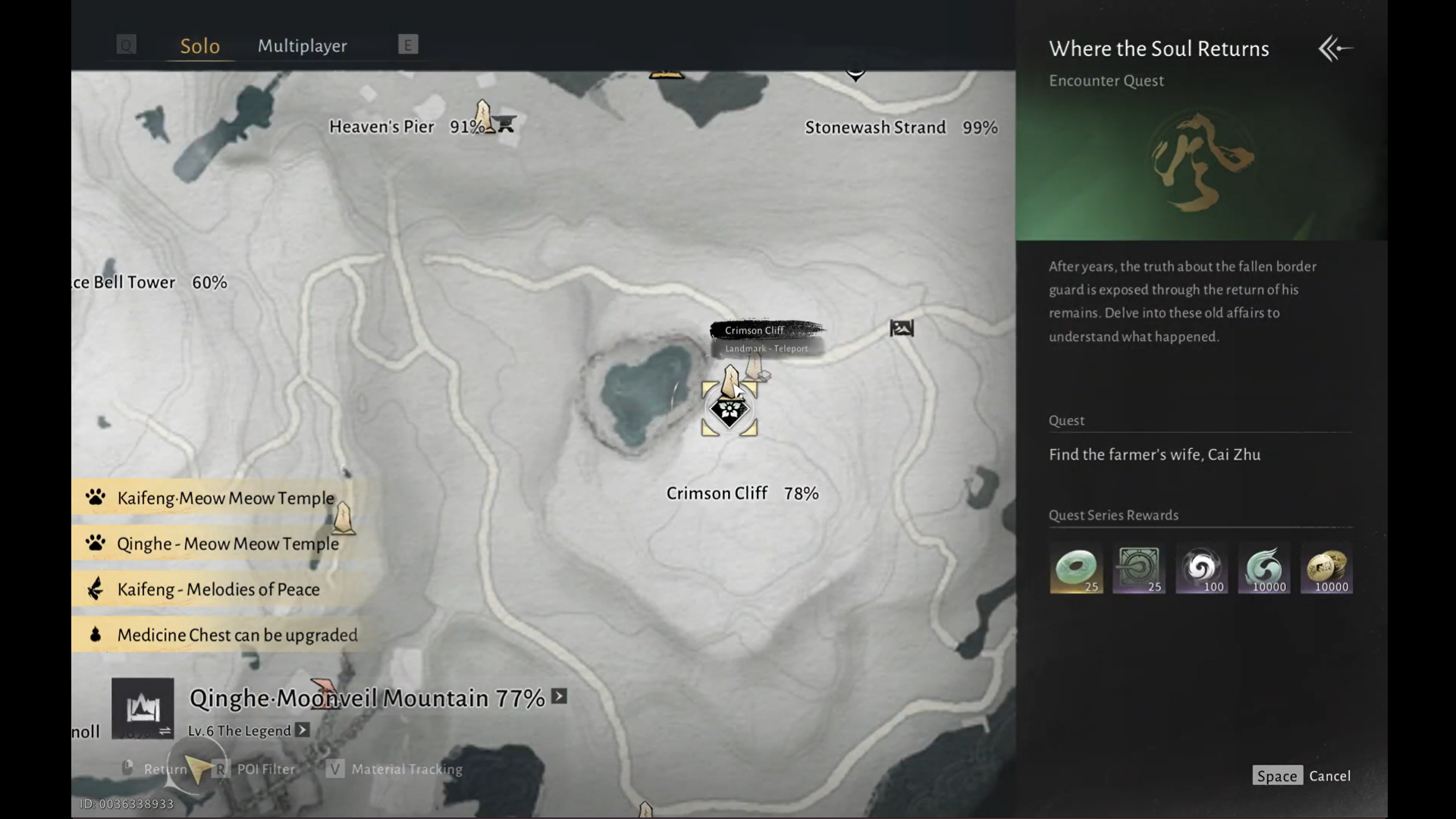1456x819 pixels.
Task: Inspect the white swirl reward icon
Action: coord(1201,569)
